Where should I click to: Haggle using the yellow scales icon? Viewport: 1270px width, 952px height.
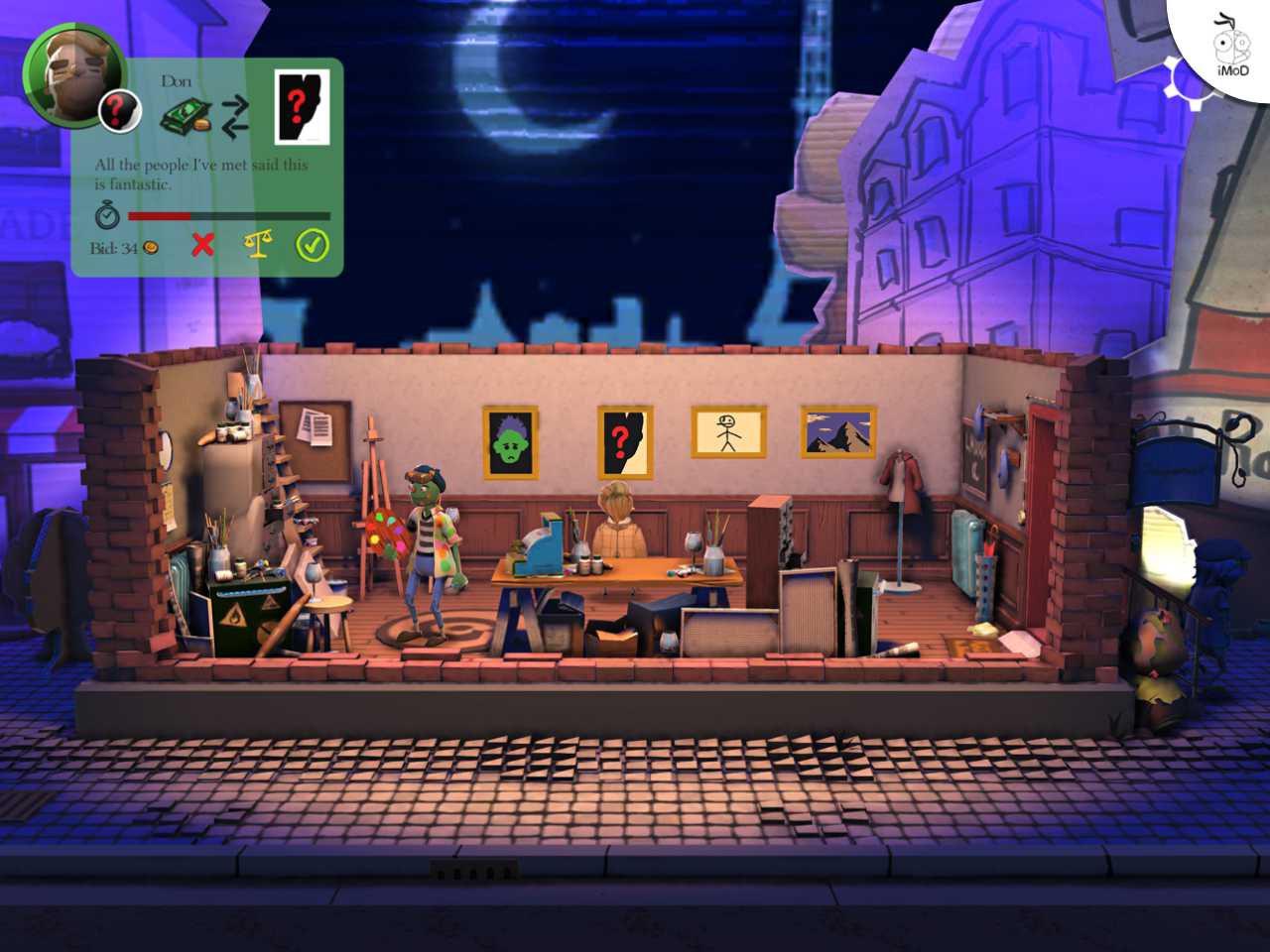(x=257, y=244)
